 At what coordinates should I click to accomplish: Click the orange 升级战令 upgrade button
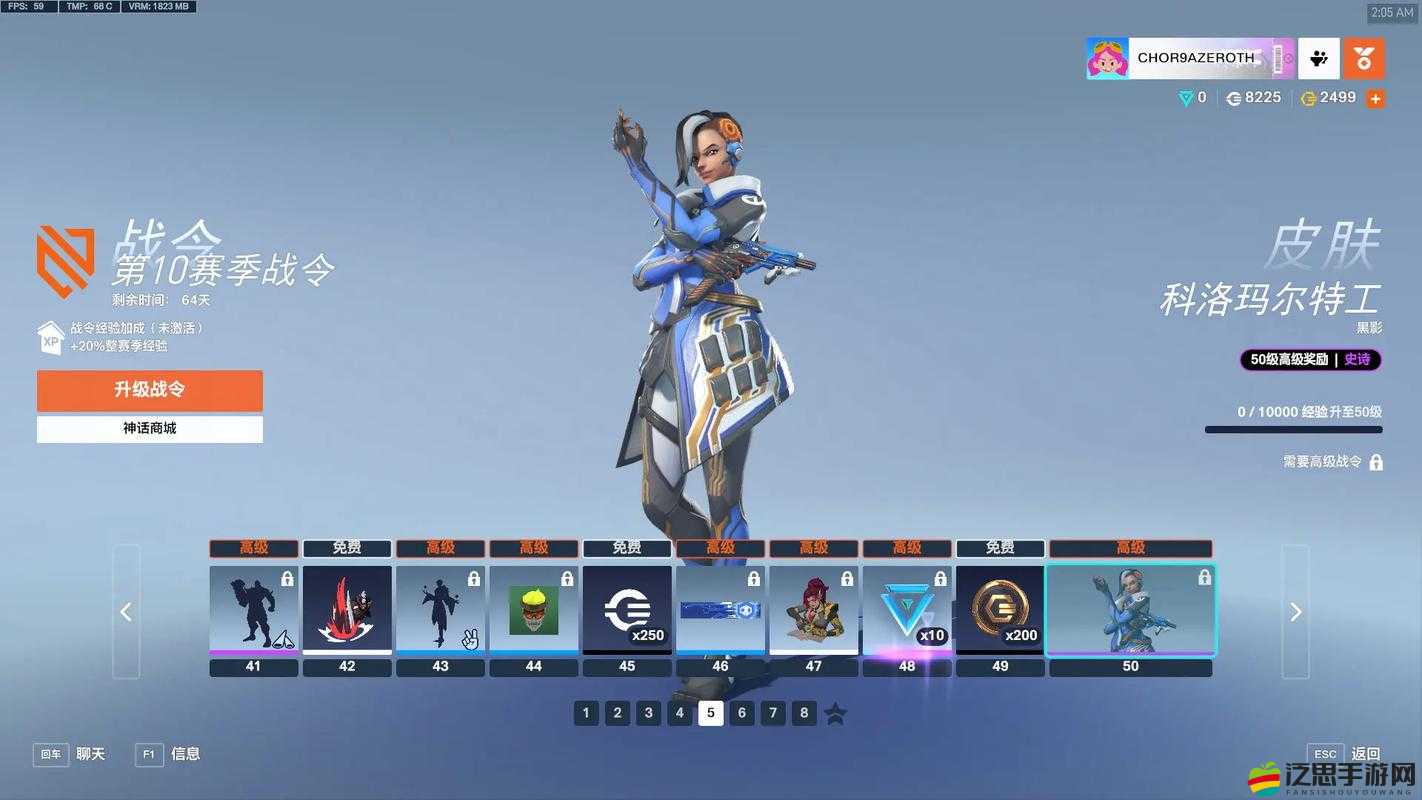[x=150, y=390]
